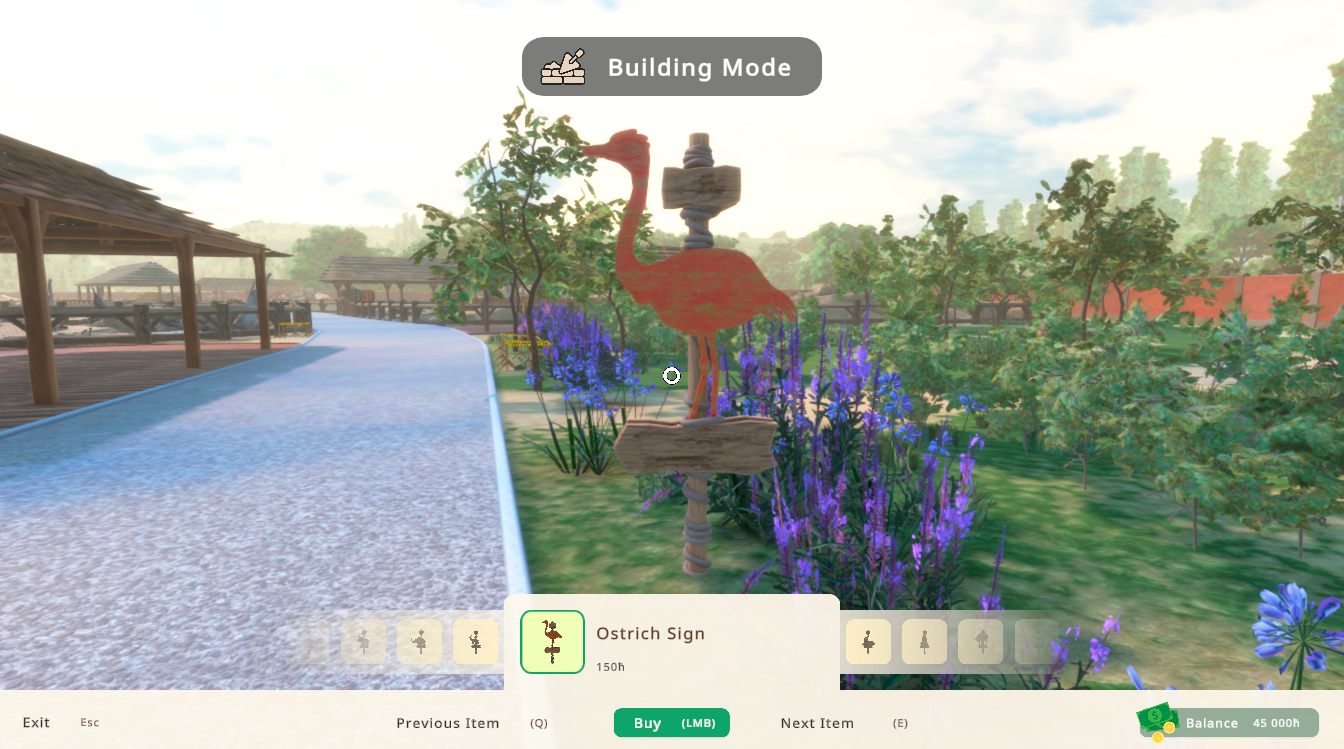The width and height of the screenshot is (1344, 749).
Task: Click the Next Item control
Action: tap(816, 722)
